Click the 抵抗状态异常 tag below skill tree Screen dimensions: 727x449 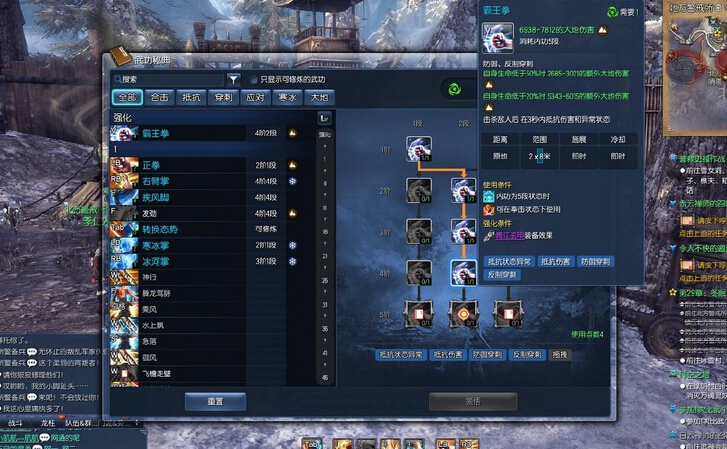(x=400, y=354)
